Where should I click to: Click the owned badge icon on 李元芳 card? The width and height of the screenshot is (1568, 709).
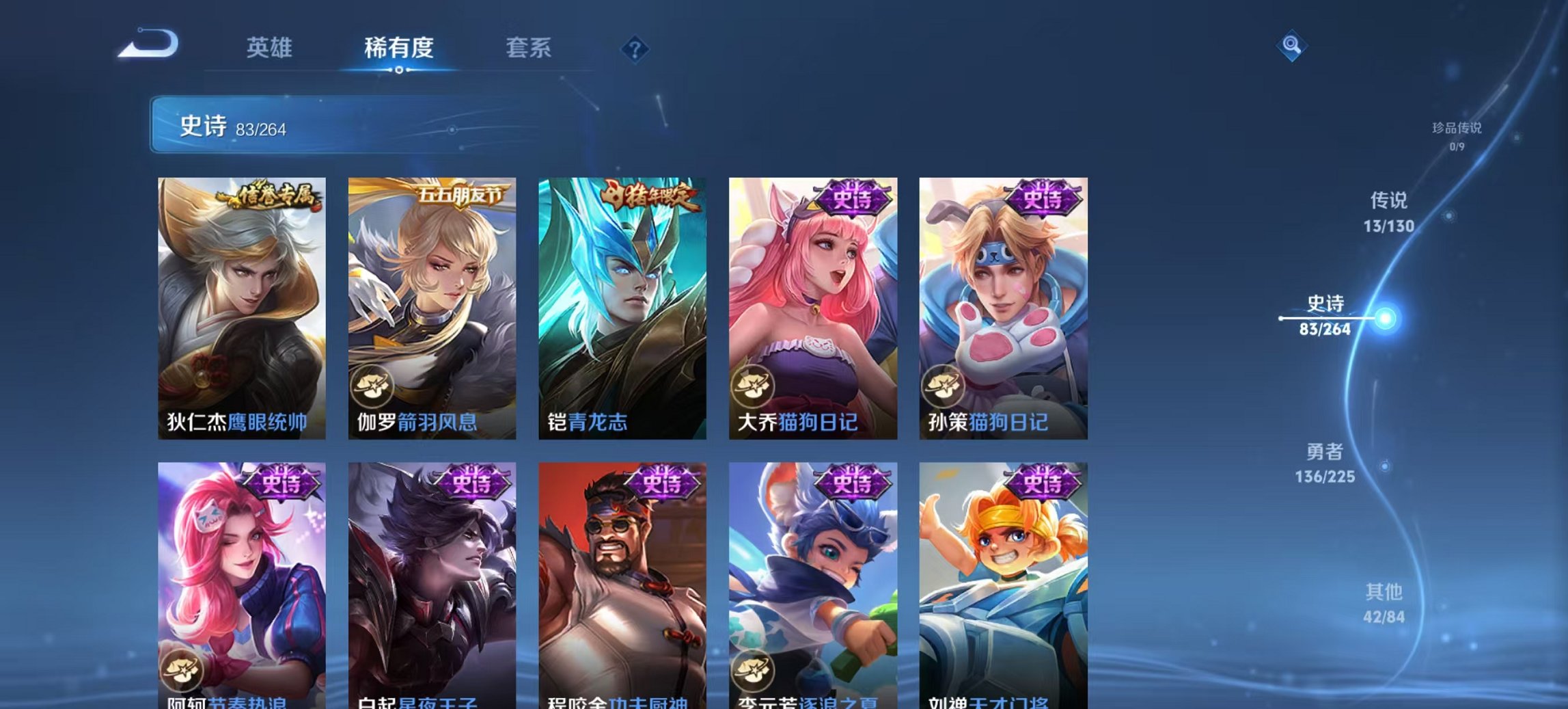pyautogui.click(x=752, y=673)
